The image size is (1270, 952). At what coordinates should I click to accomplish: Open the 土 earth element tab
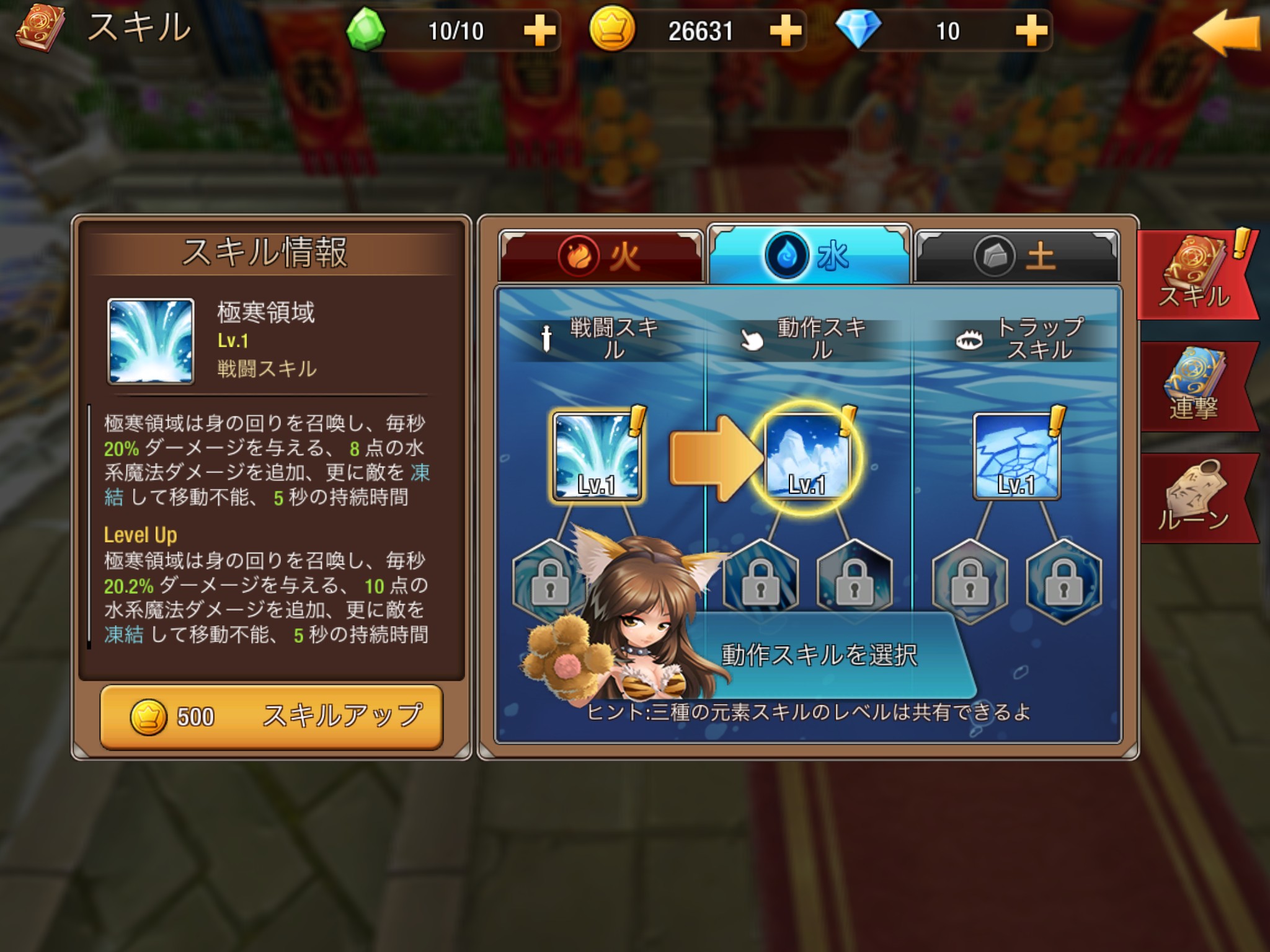pos(1017,256)
